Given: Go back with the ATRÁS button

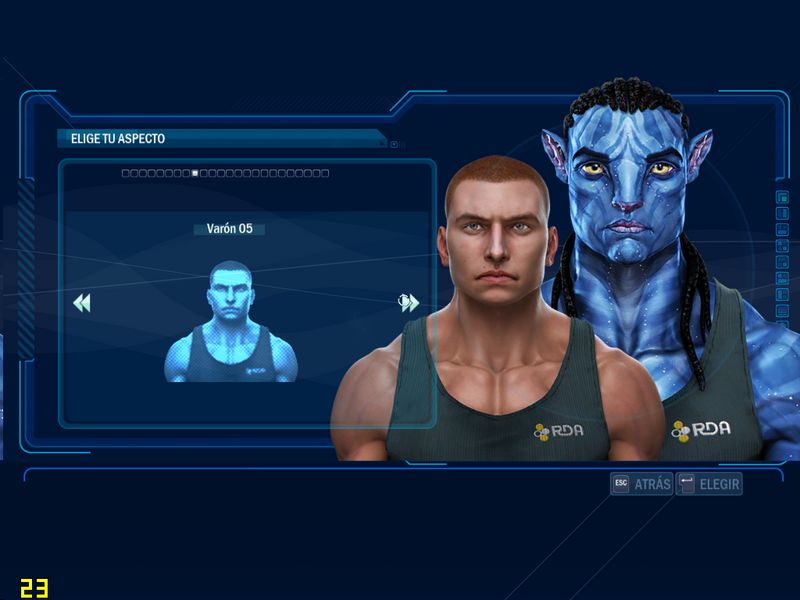Looking at the screenshot, I should pyautogui.click(x=642, y=484).
